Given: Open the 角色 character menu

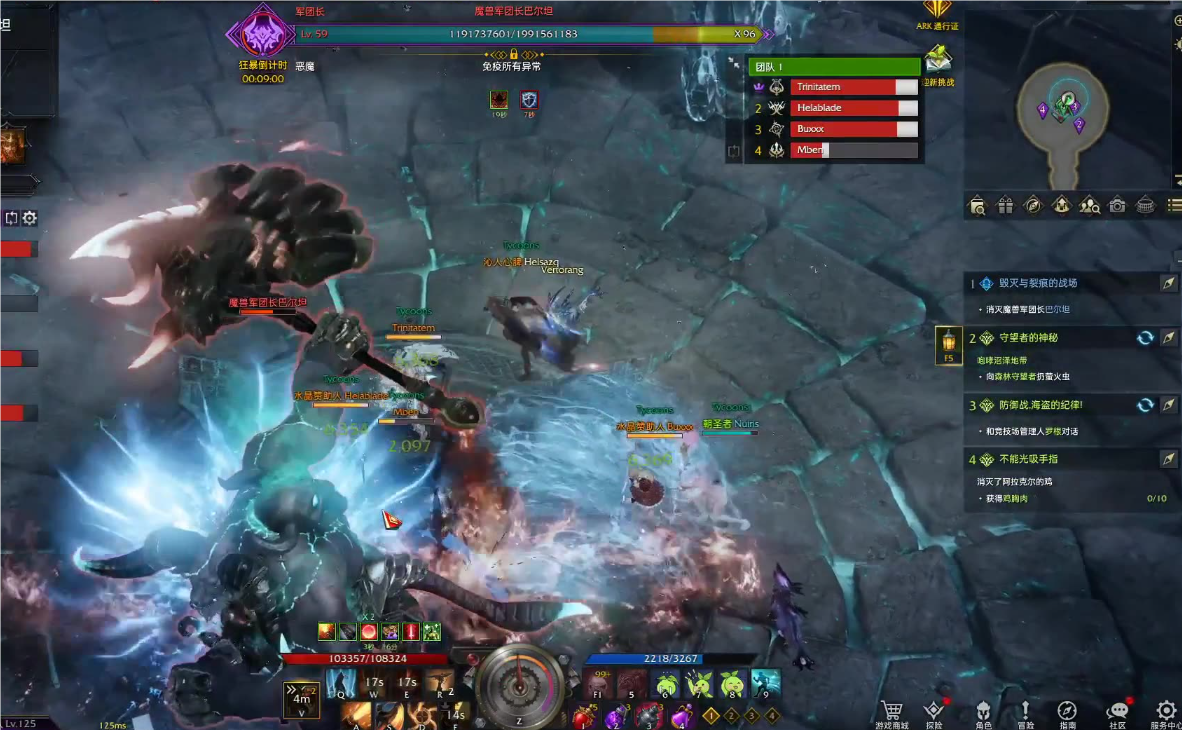Looking at the screenshot, I should (x=983, y=711).
